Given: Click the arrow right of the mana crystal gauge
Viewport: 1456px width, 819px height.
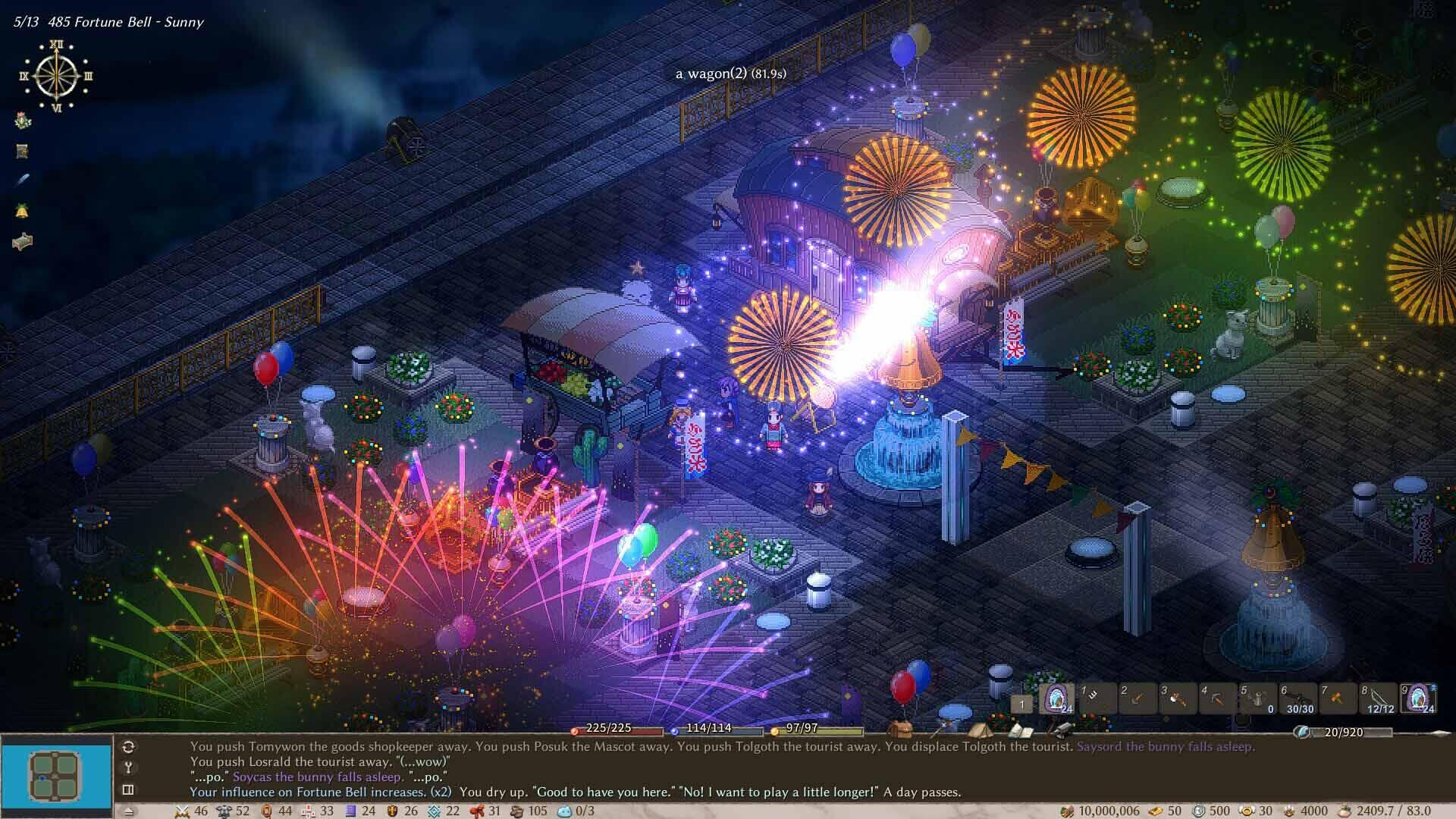Looking at the screenshot, I should pos(1420,733).
